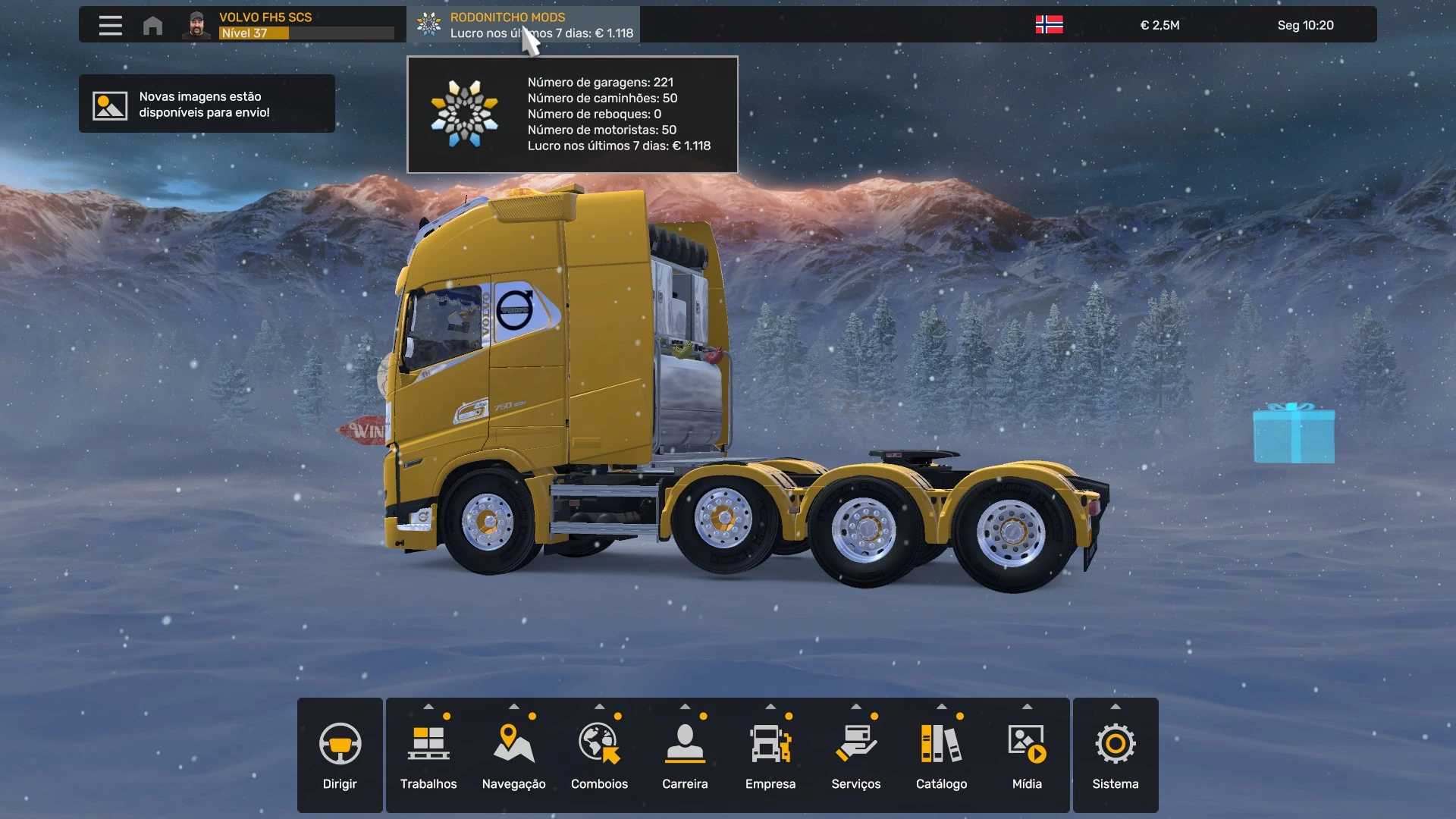Image resolution: width=1456 pixels, height=819 pixels.
Task: Open the Trabalhos jobs menu
Action: point(428,755)
